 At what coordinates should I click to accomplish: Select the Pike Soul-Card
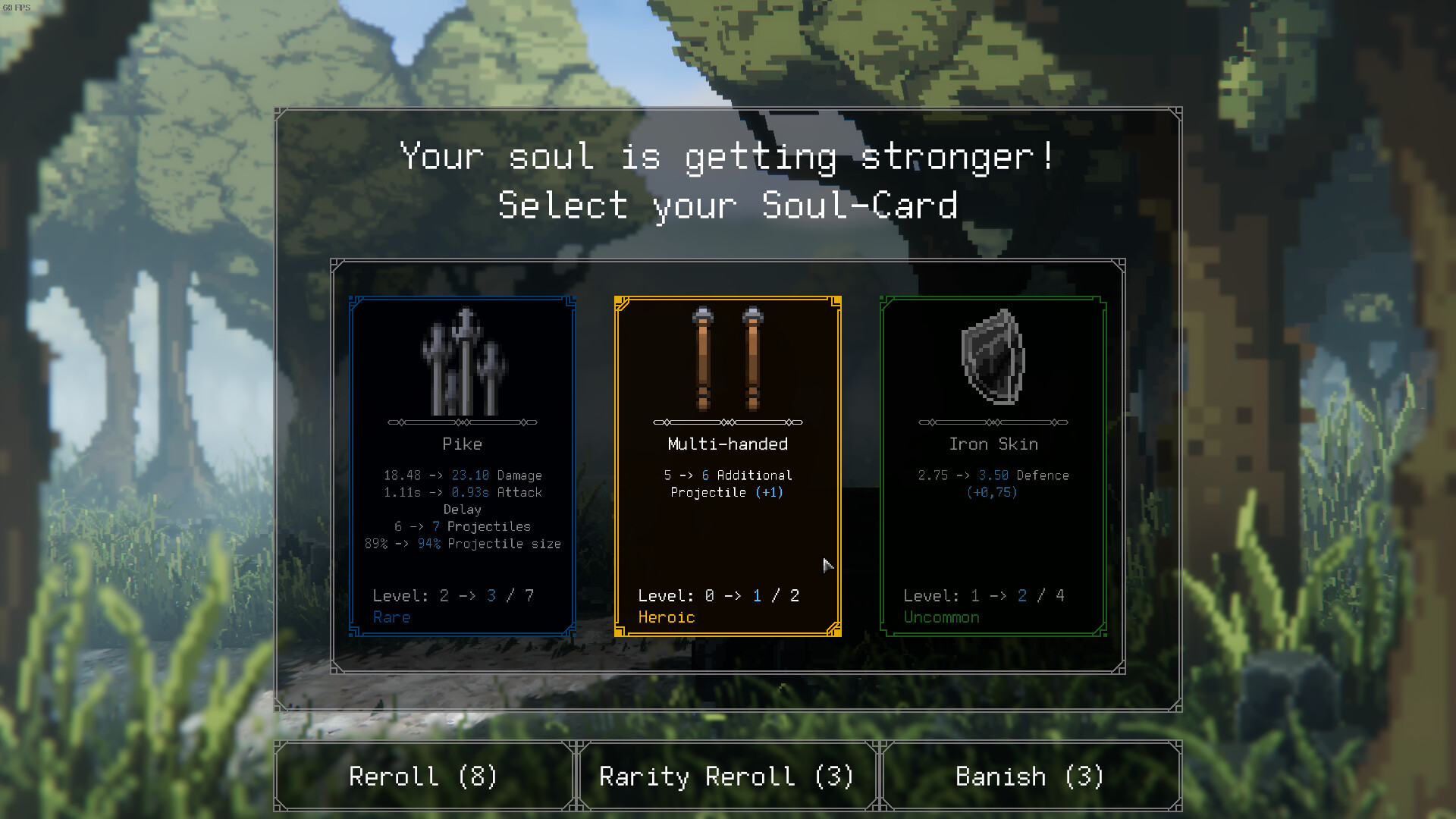[462, 464]
